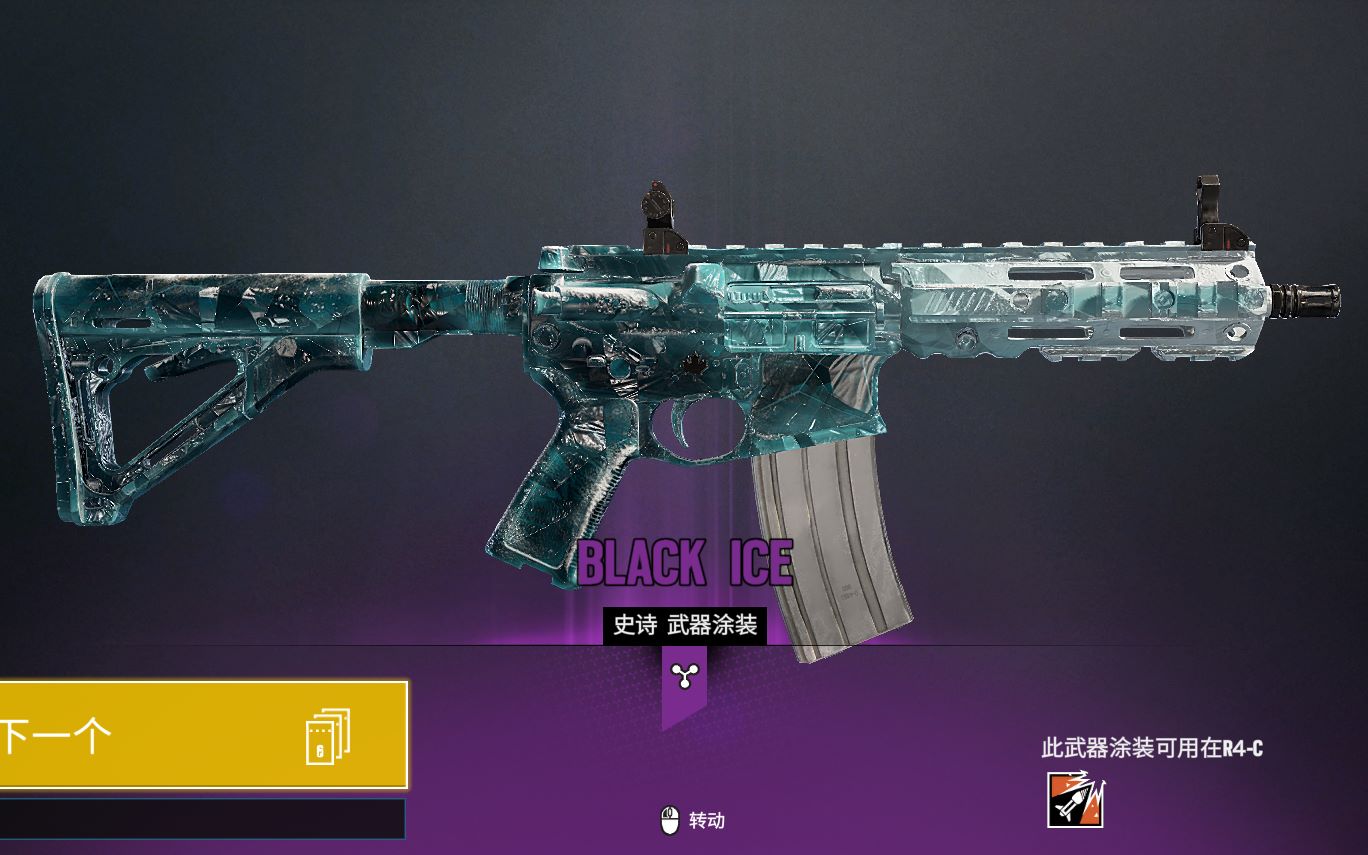
Task: Select the Ash operator icon
Action: 1075,800
